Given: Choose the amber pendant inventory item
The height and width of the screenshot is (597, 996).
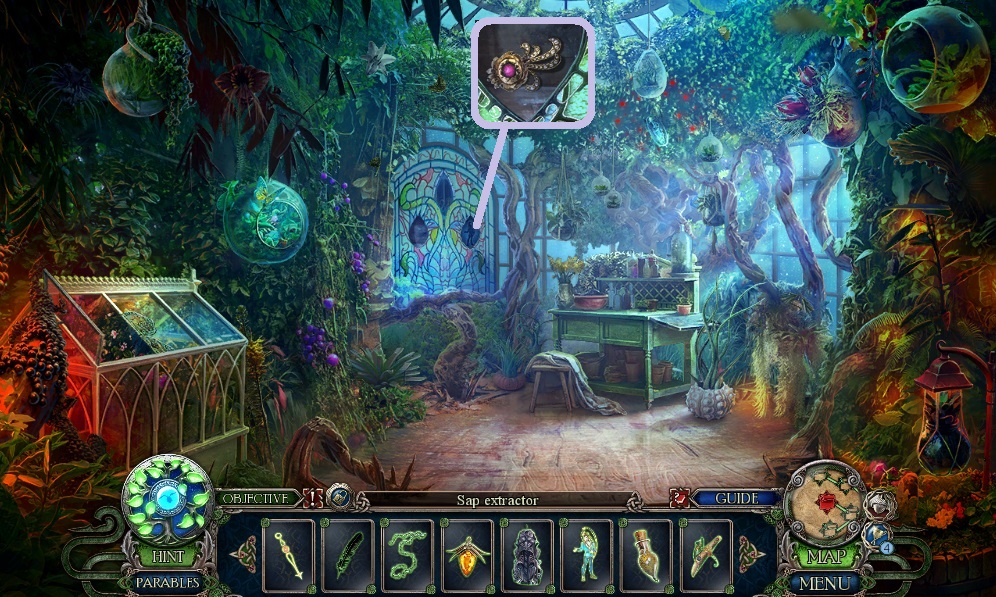Looking at the screenshot, I should (469, 553).
